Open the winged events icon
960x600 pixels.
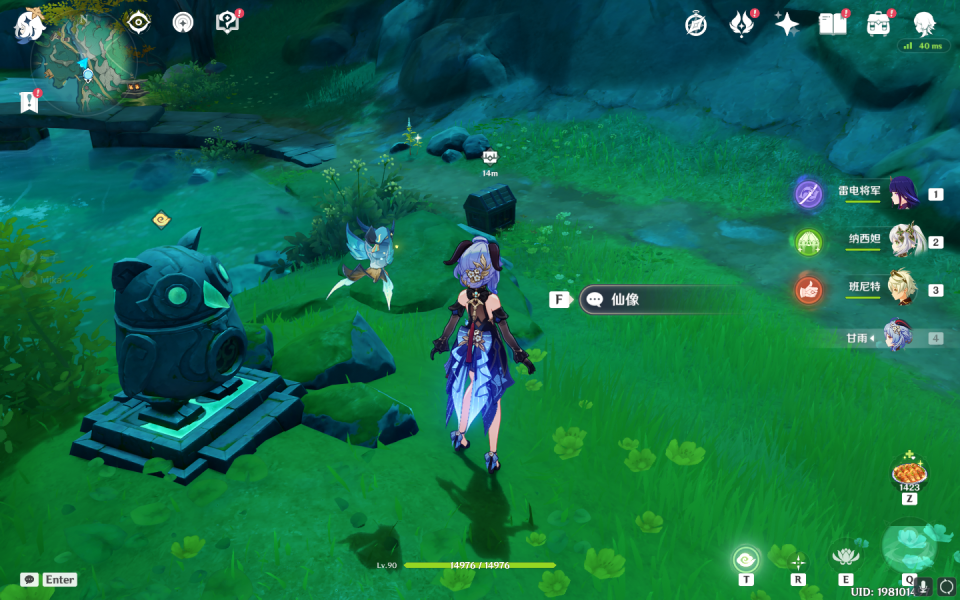(x=741, y=24)
